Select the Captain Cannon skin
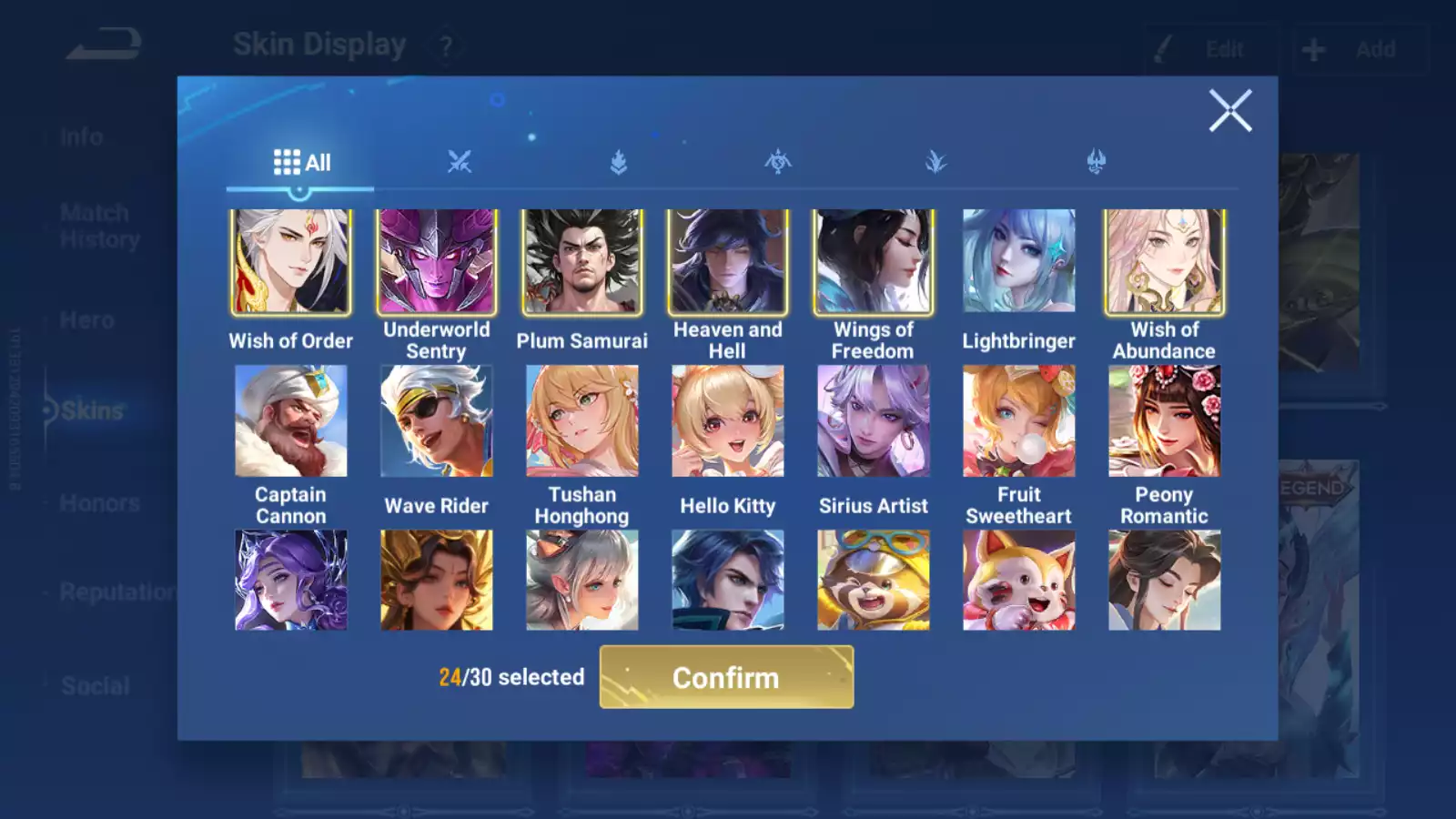1456x819 pixels. 290,421
